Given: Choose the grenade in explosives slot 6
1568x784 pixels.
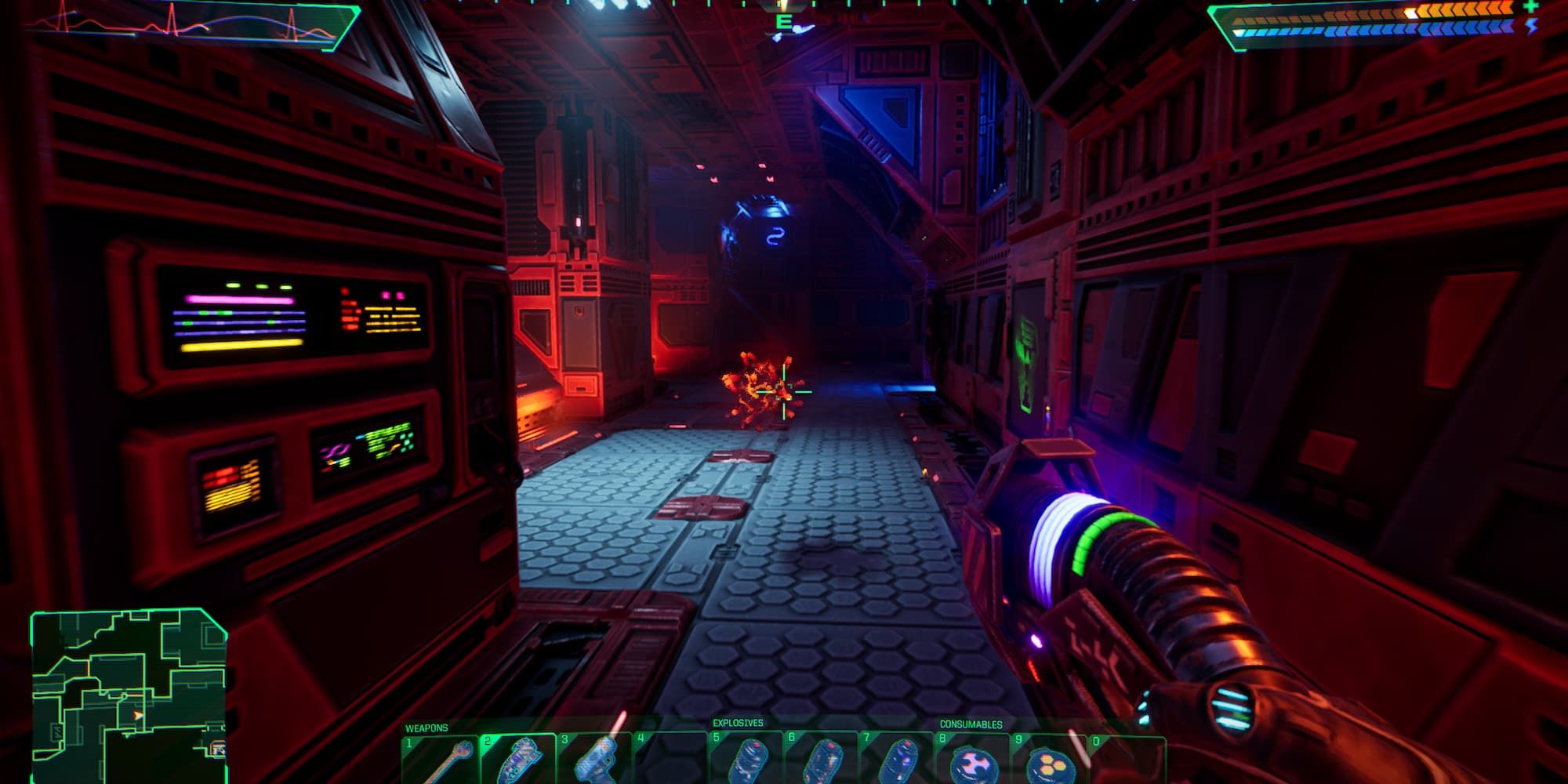Looking at the screenshot, I should point(822,760).
